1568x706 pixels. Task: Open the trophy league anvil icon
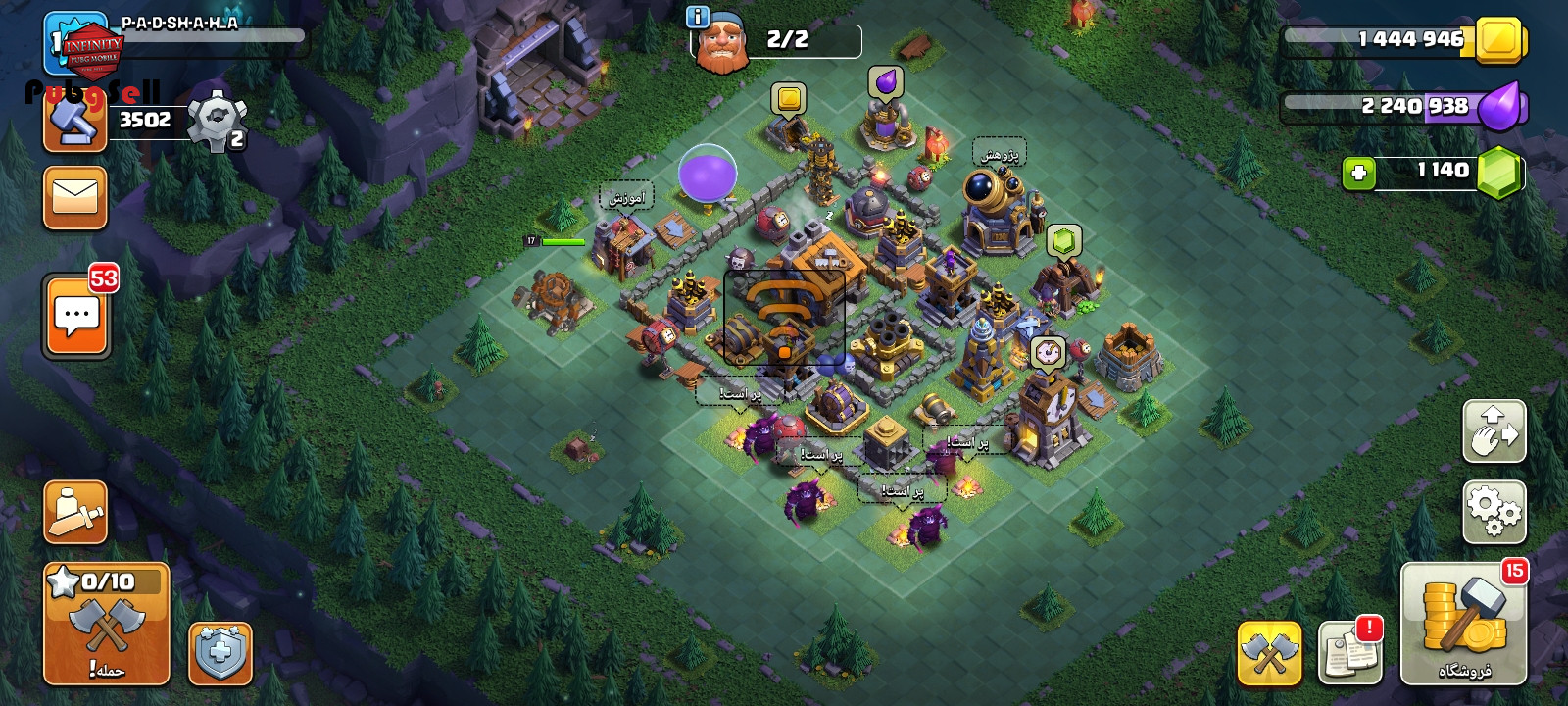point(74,123)
